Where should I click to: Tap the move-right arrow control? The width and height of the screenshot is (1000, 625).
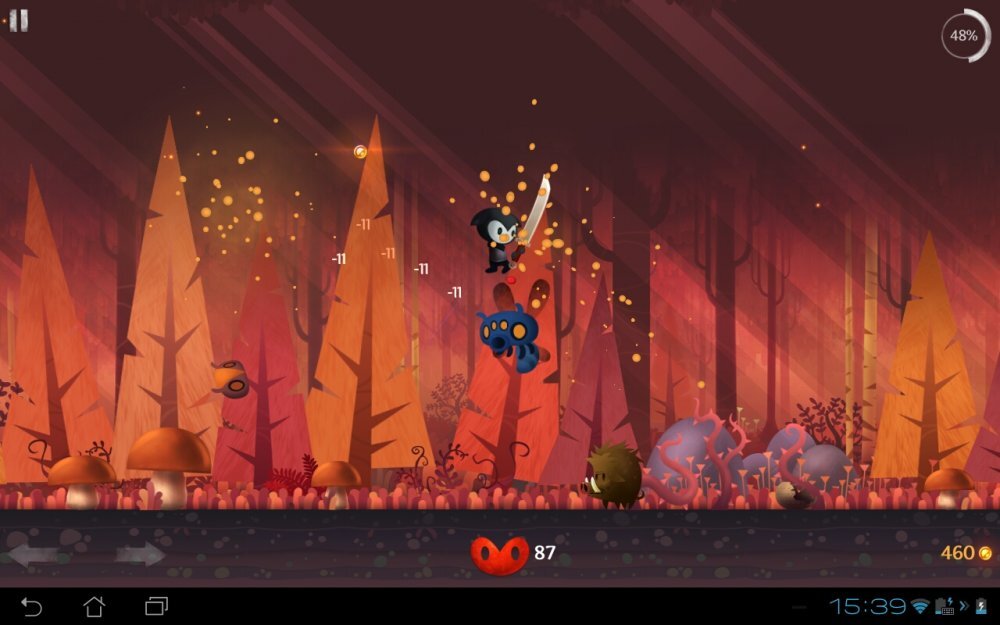point(139,554)
